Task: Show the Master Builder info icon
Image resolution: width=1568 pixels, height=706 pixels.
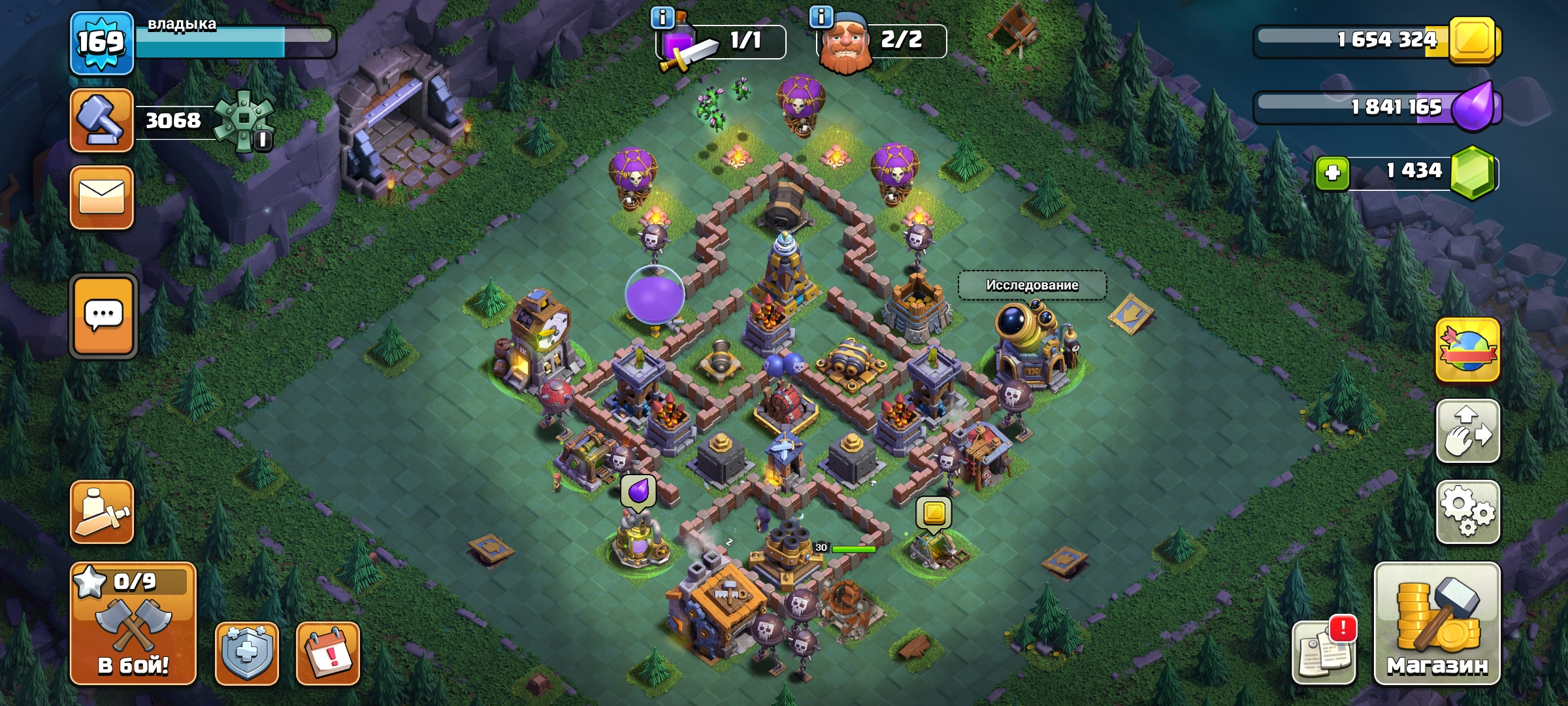Action: click(821, 16)
